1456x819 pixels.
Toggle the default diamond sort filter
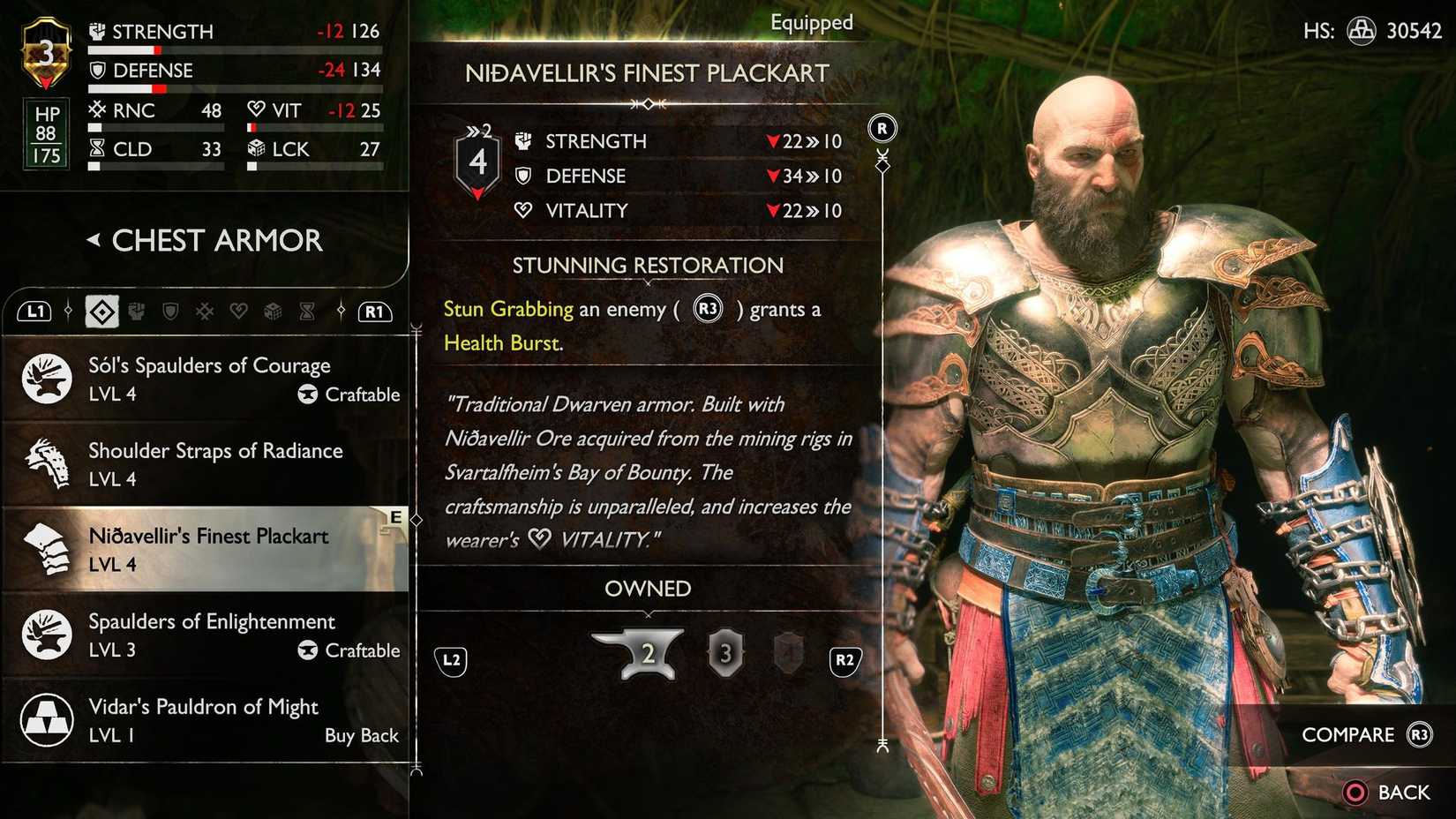pos(102,311)
